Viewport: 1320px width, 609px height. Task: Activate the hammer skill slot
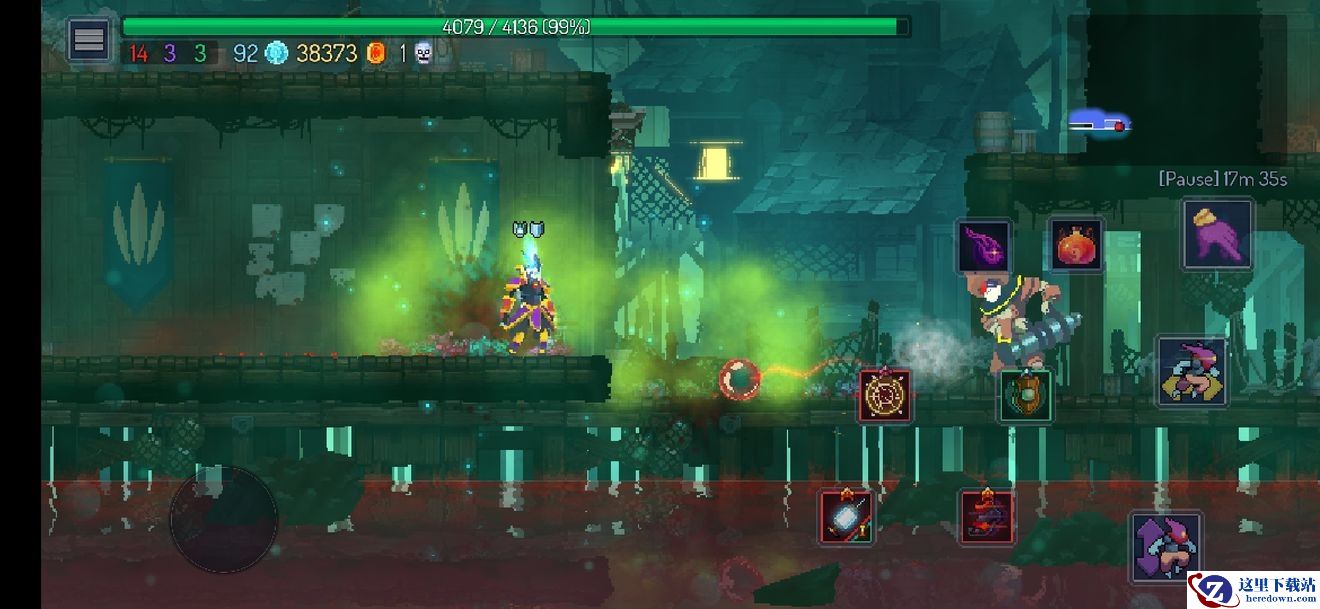point(846,517)
